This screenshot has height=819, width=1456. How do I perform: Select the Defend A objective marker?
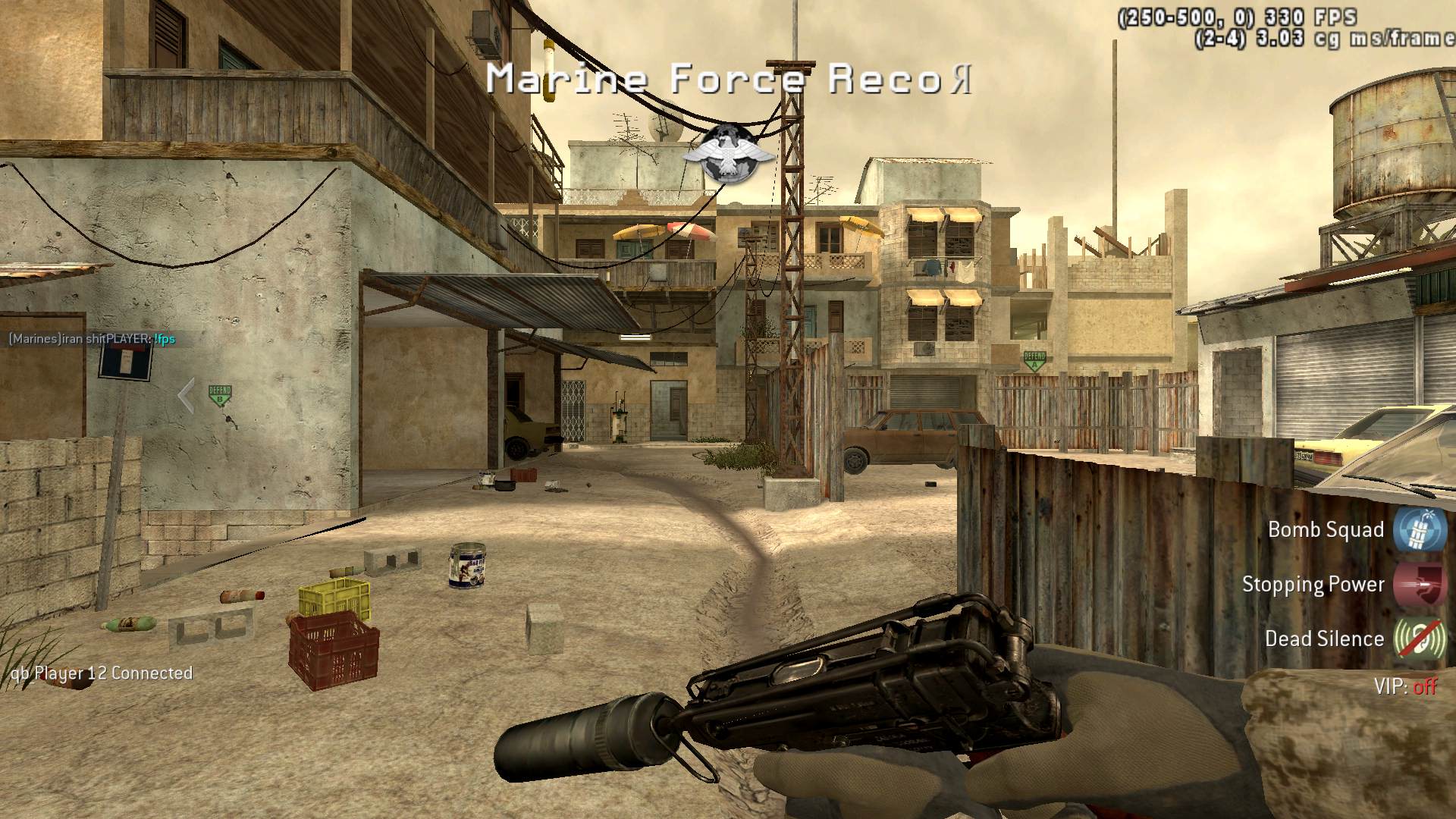click(x=1034, y=360)
